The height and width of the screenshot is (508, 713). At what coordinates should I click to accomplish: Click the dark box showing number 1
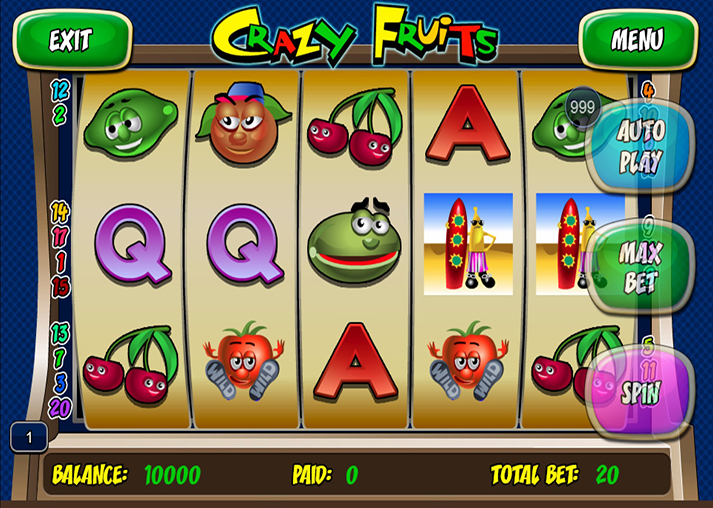[29, 437]
